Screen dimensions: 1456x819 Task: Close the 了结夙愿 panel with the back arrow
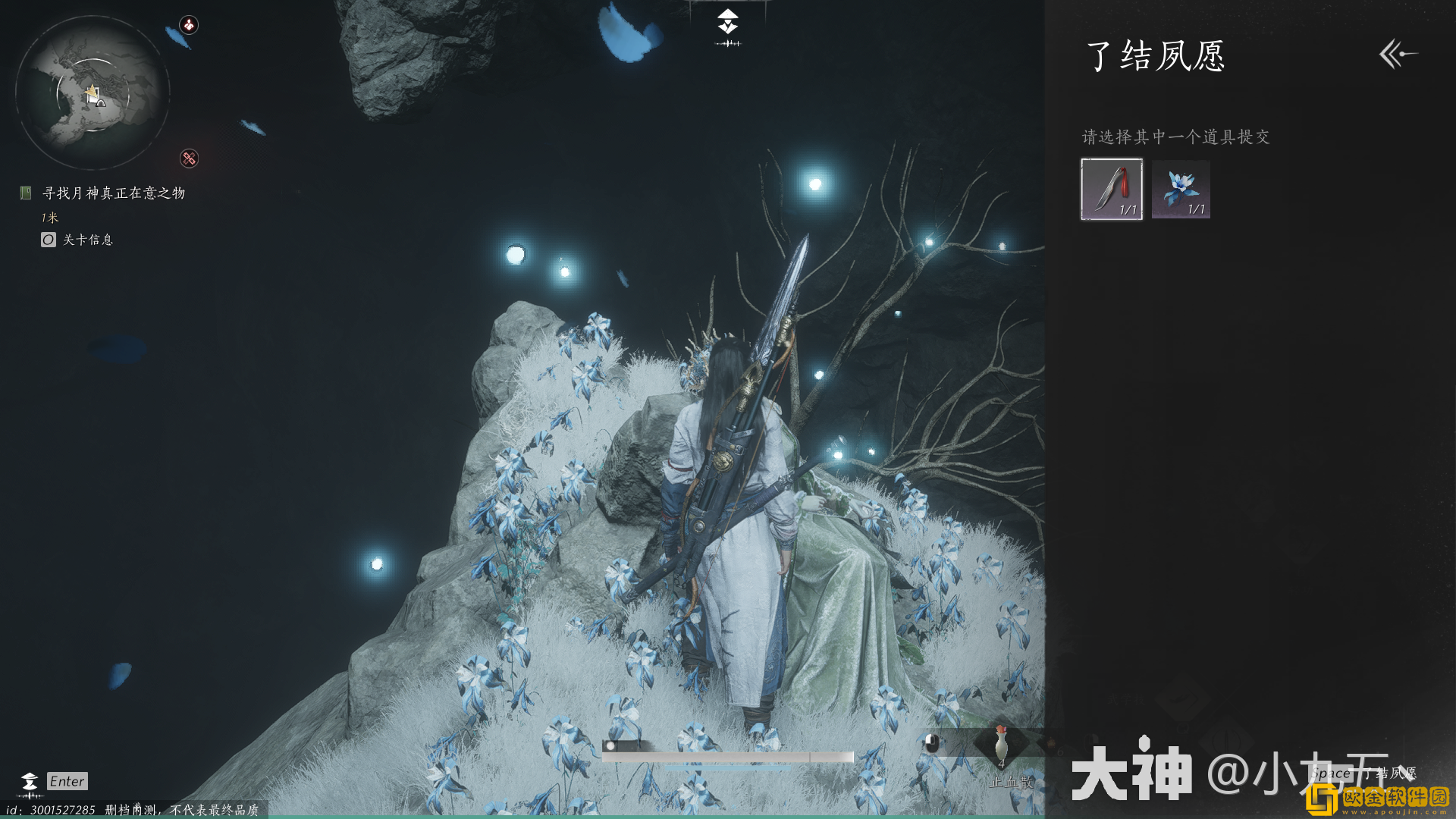click(x=1398, y=54)
